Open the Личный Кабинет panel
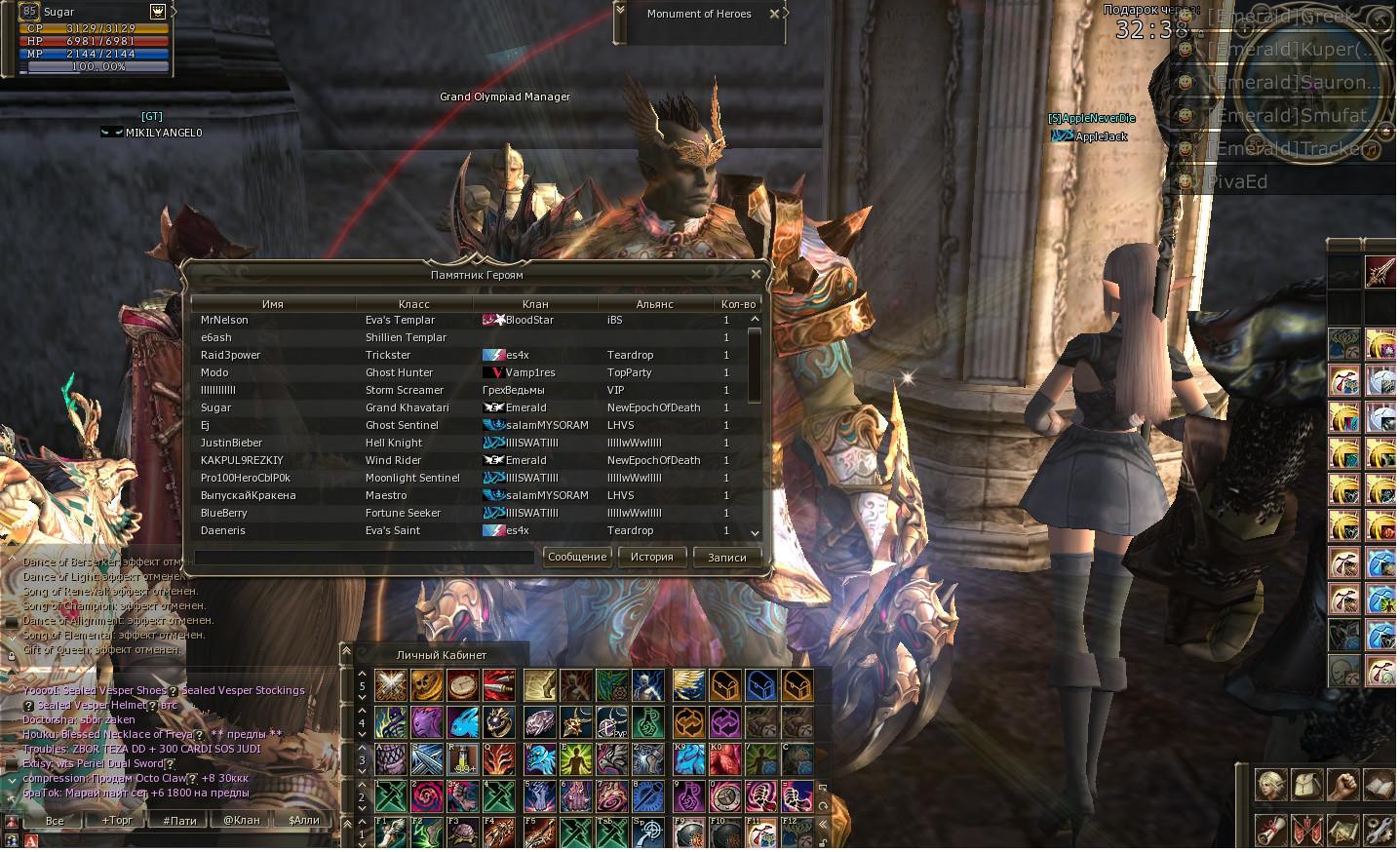Viewport: 1400px width, 852px height. click(x=441, y=655)
